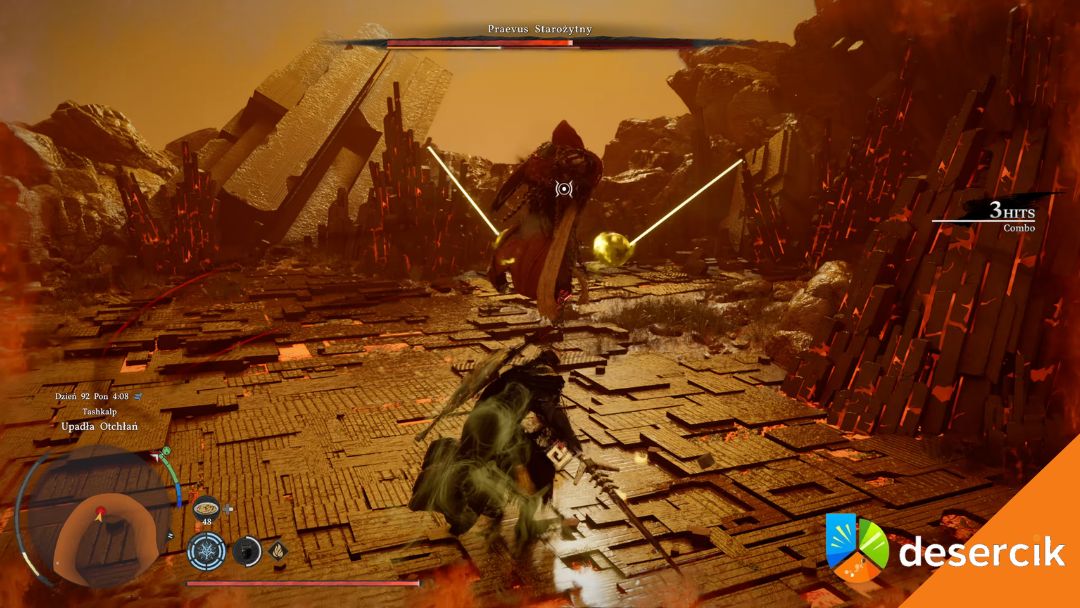Select the flame diamond icon
Image resolution: width=1080 pixels, height=608 pixels.
pyautogui.click(x=277, y=549)
